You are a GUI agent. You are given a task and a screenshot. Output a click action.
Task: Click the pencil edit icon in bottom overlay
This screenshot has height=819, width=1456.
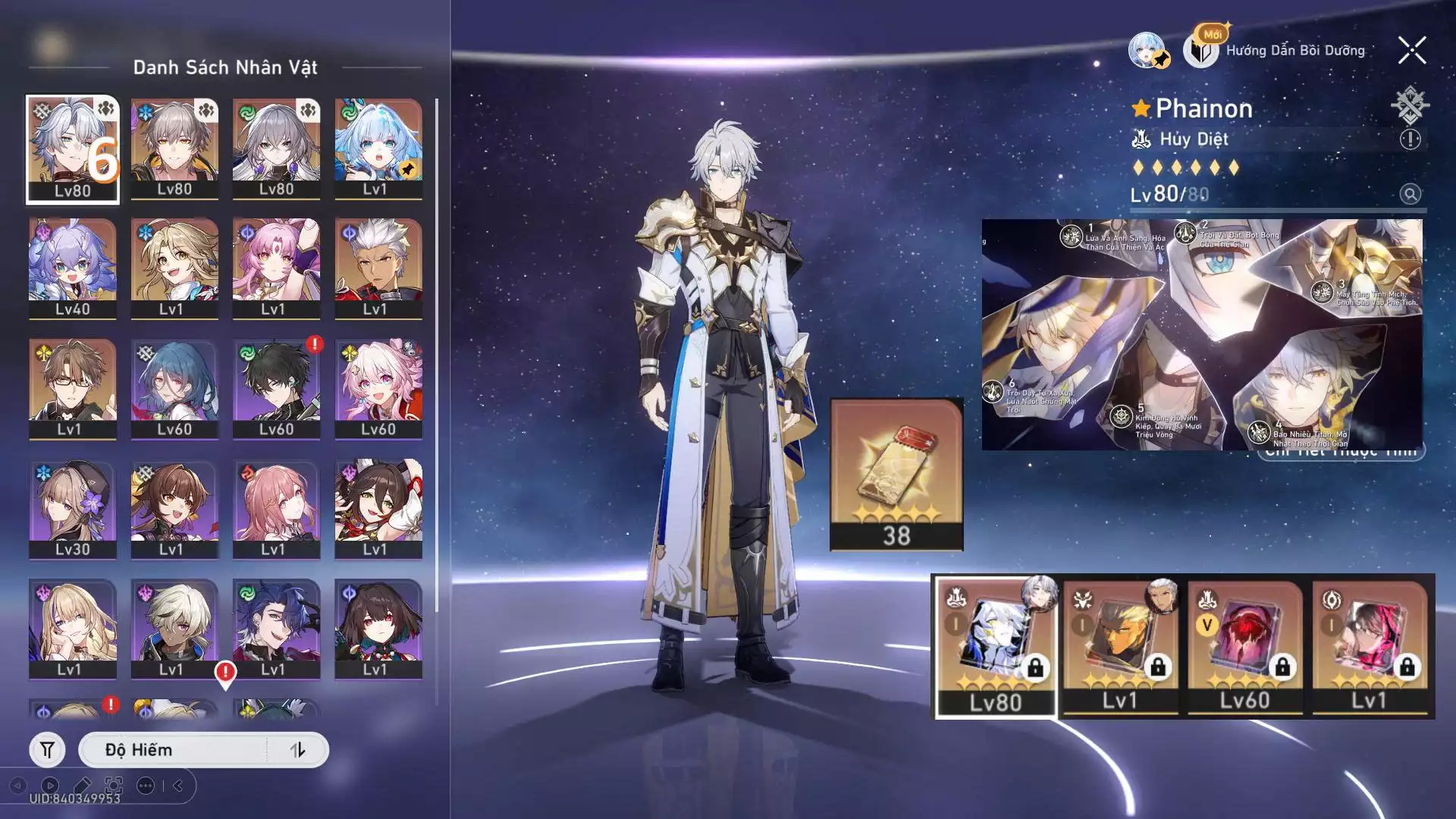[83, 786]
